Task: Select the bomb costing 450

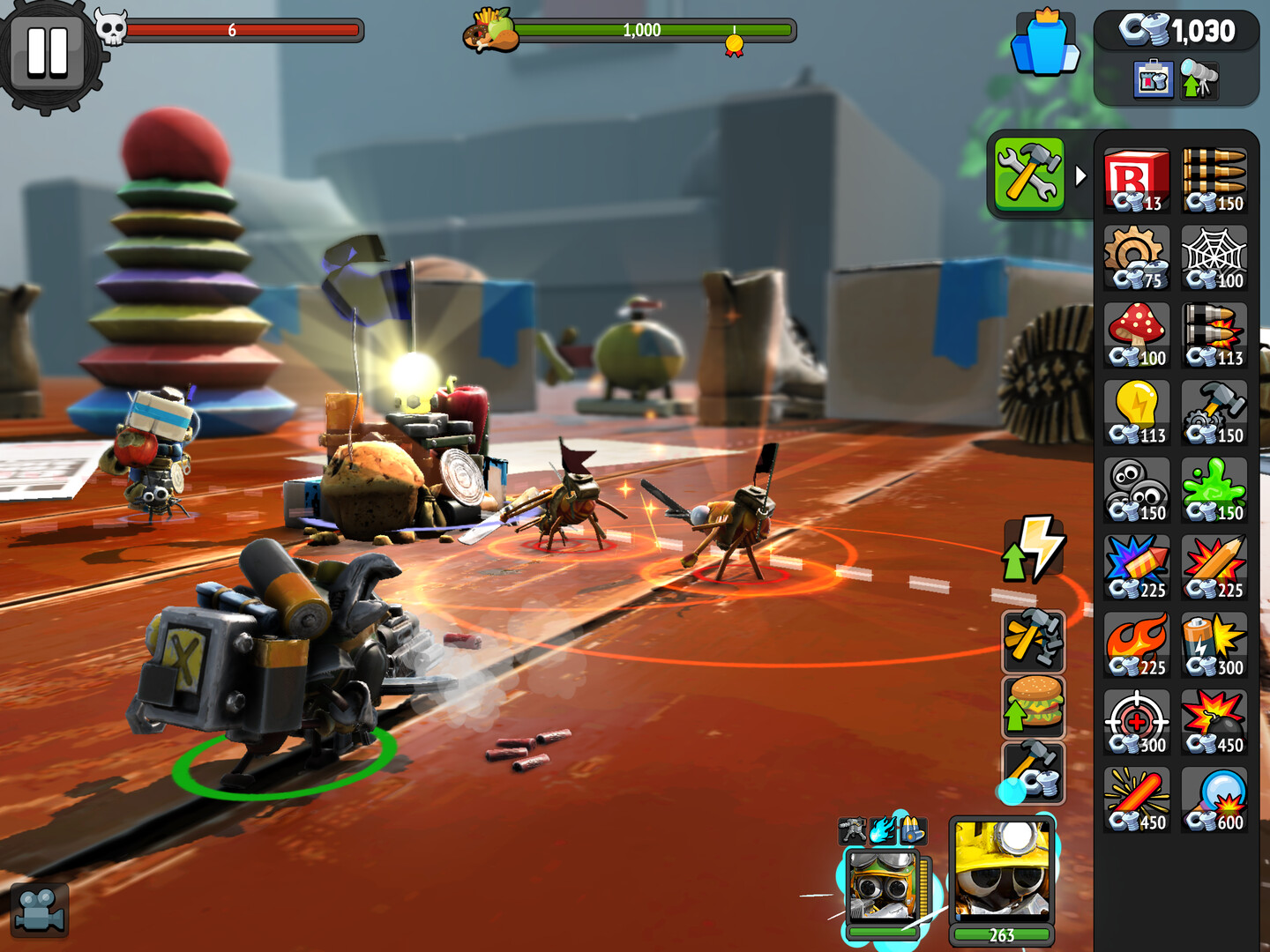Action: (1214, 720)
